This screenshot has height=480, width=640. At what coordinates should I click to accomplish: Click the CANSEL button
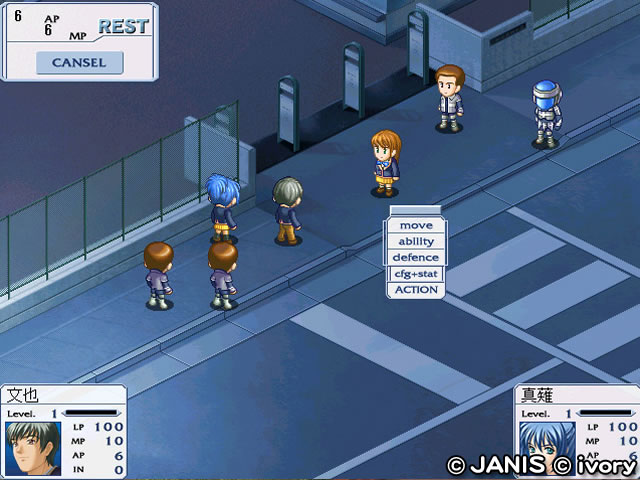[79, 62]
